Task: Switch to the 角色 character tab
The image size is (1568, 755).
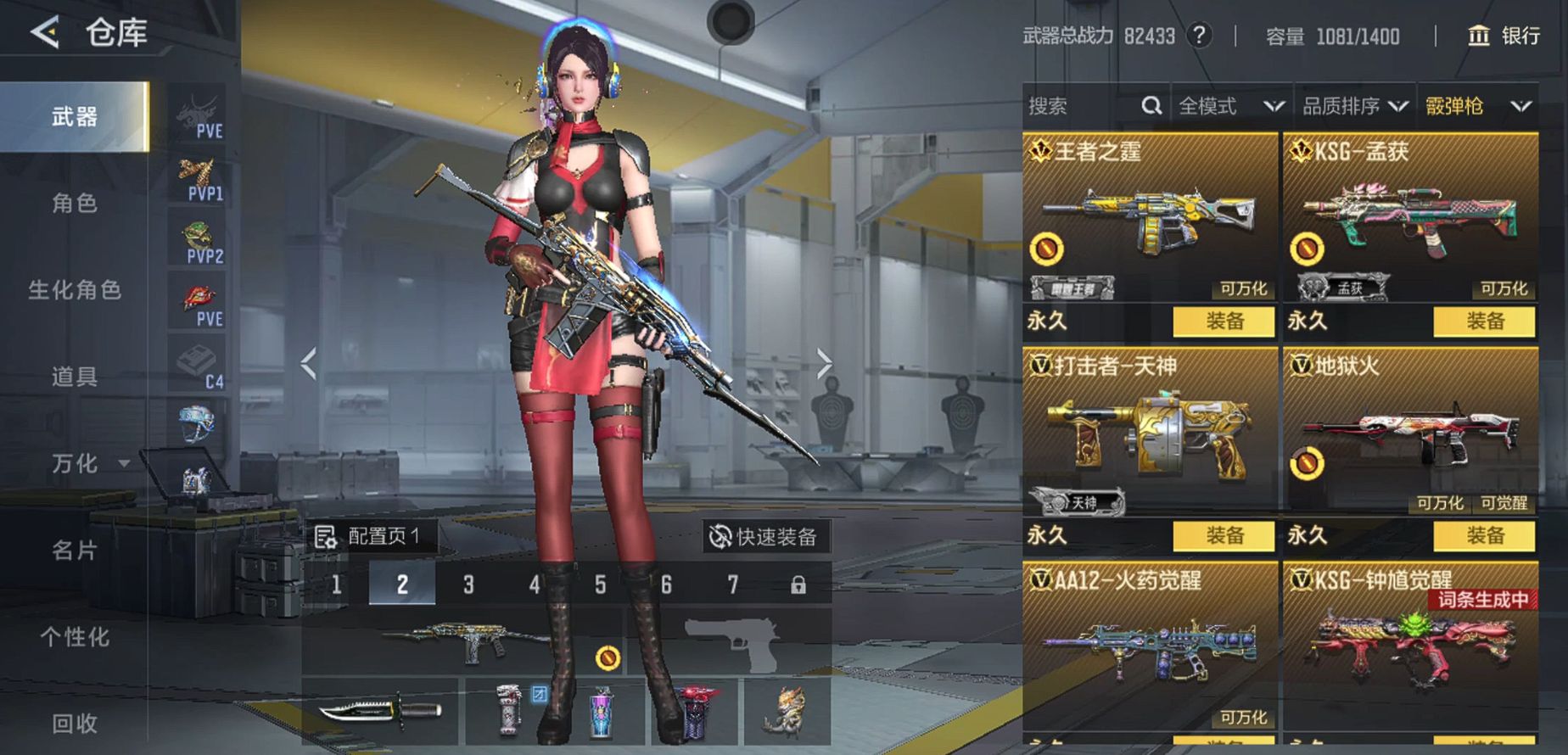Action: point(75,204)
